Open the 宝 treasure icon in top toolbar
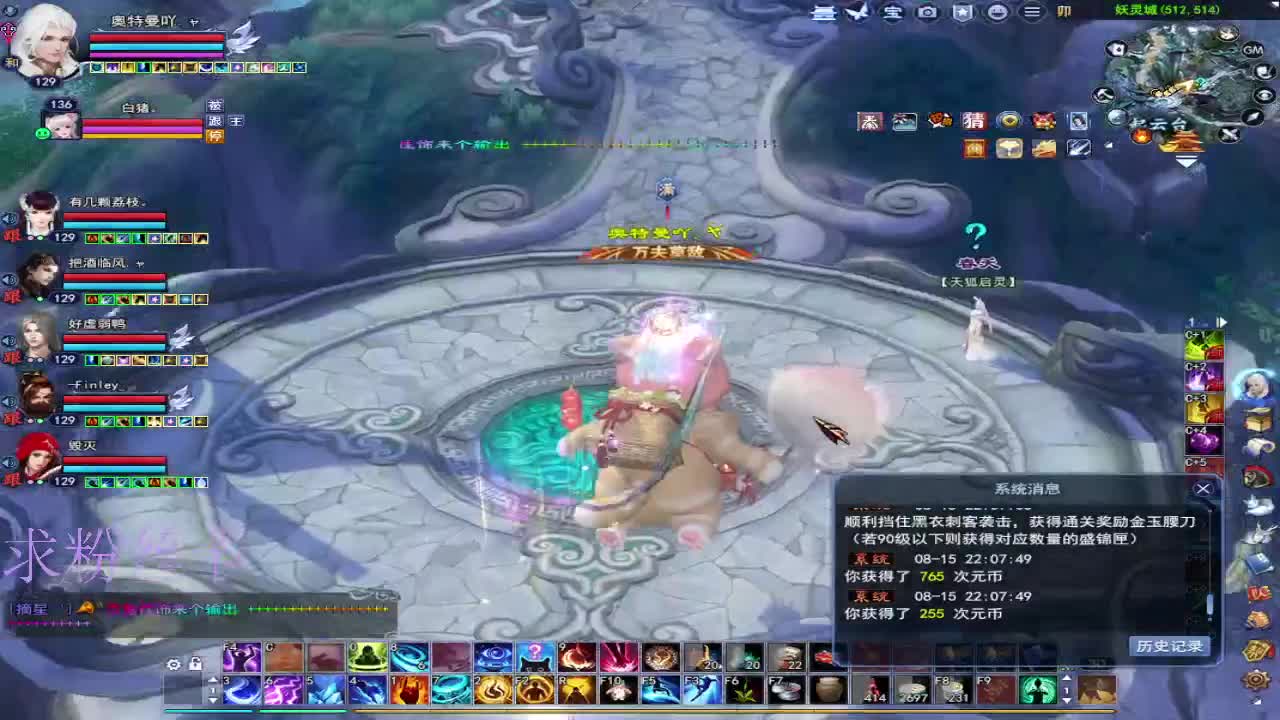This screenshot has width=1280, height=720. pos(890,14)
